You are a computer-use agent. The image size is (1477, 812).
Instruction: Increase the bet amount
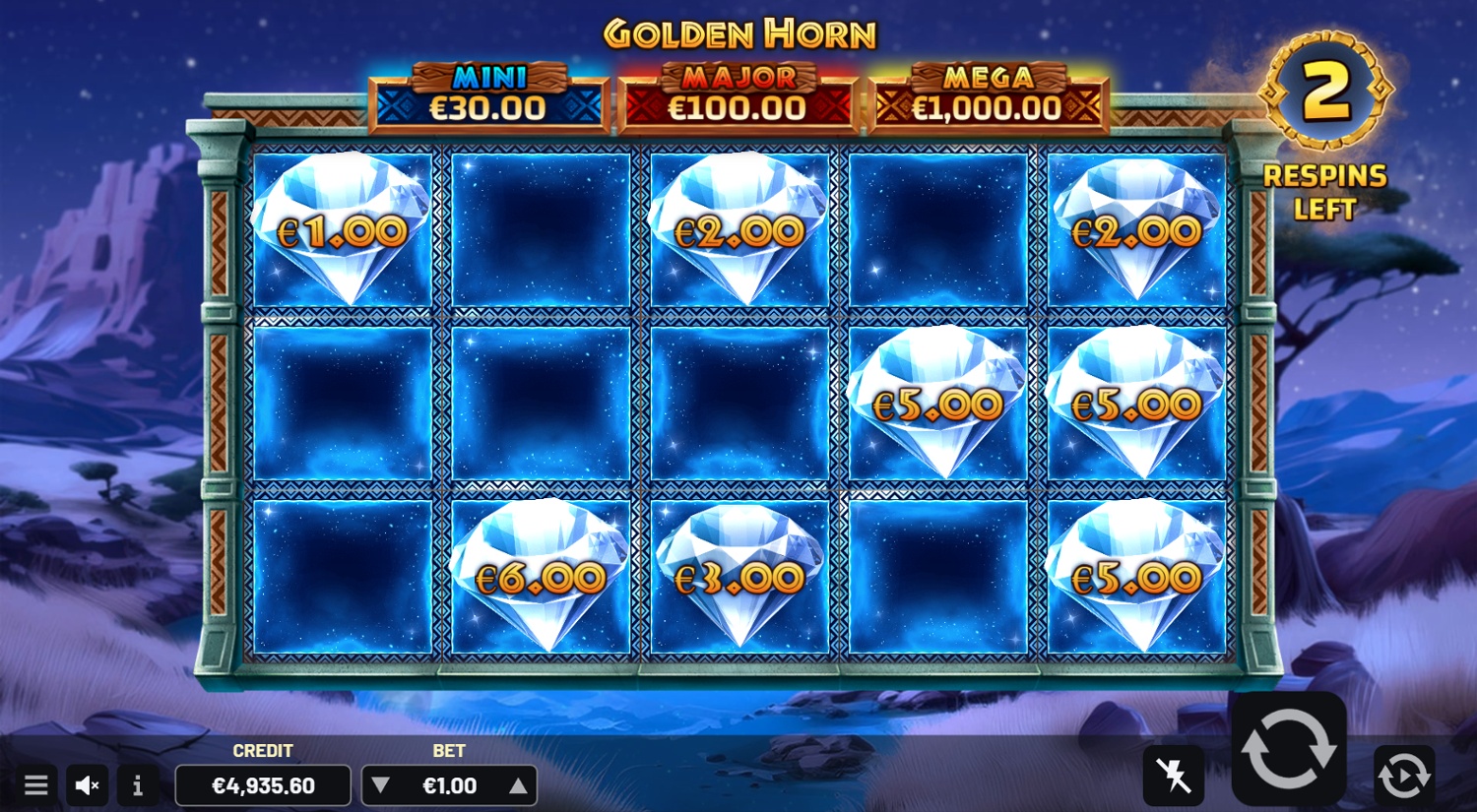coord(518,785)
